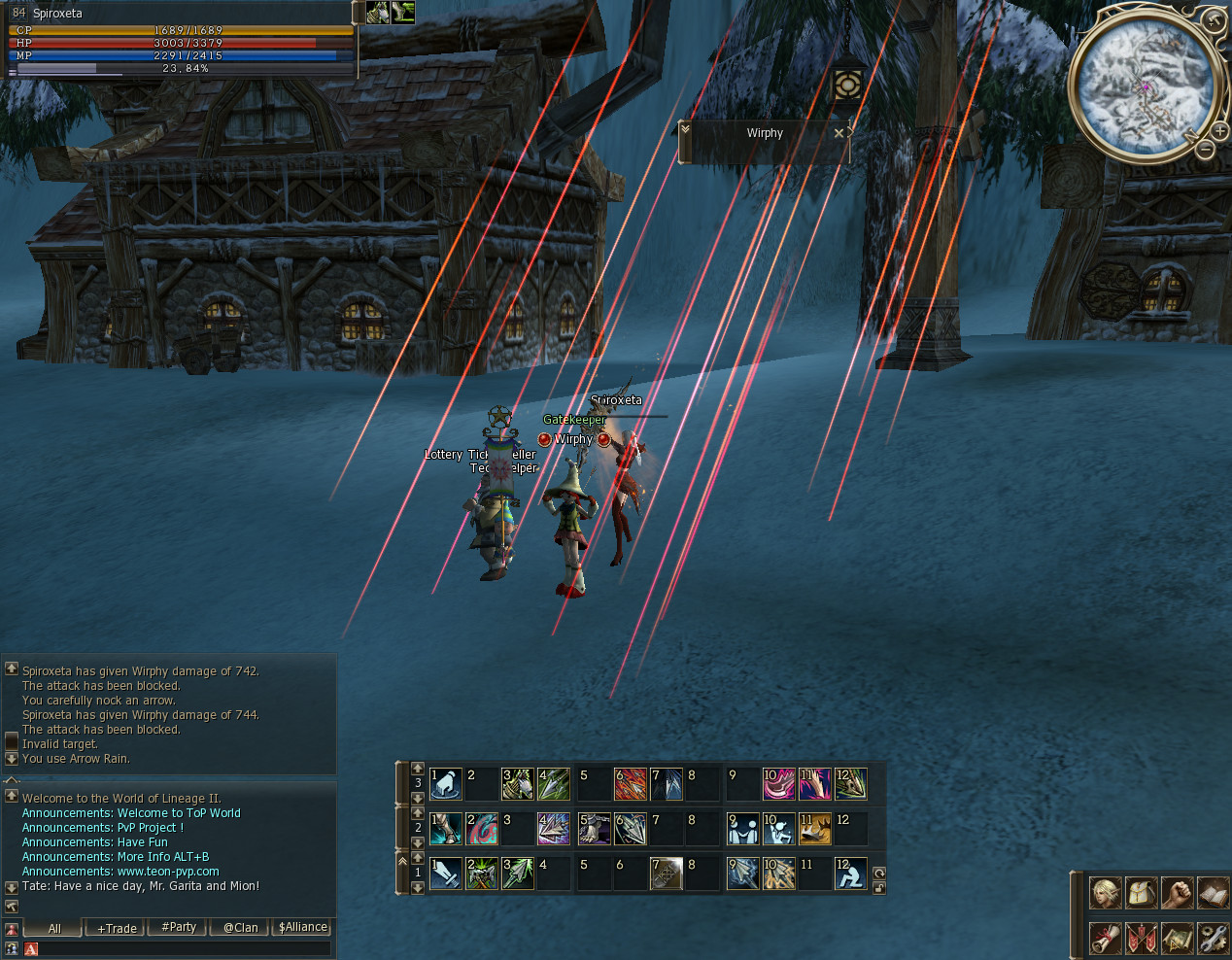1232x960 pixels.
Task: Open system menu with wrench icon
Action: (1213, 938)
